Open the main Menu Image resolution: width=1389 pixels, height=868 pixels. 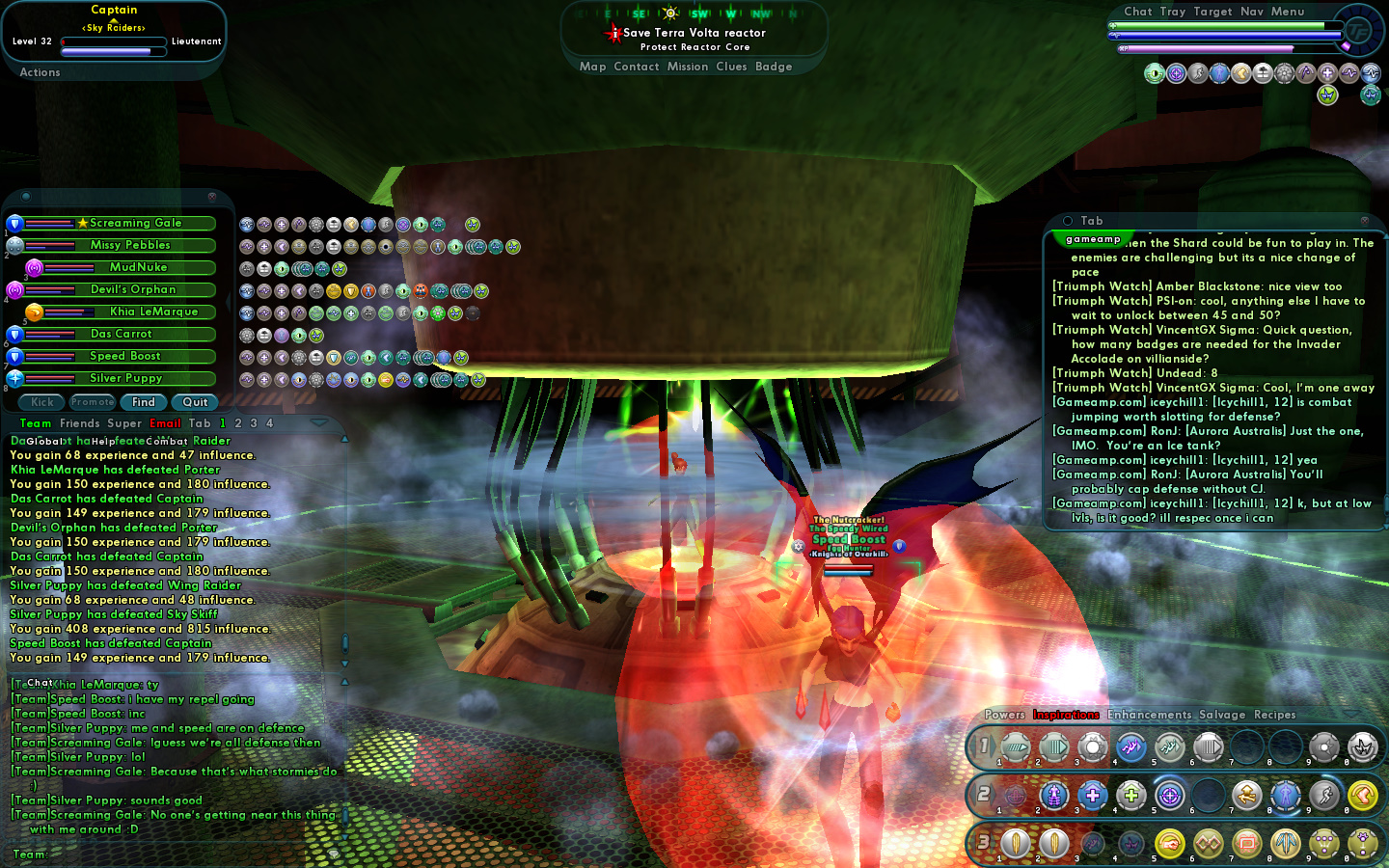pyautogui.click(x=1288, y=12)
